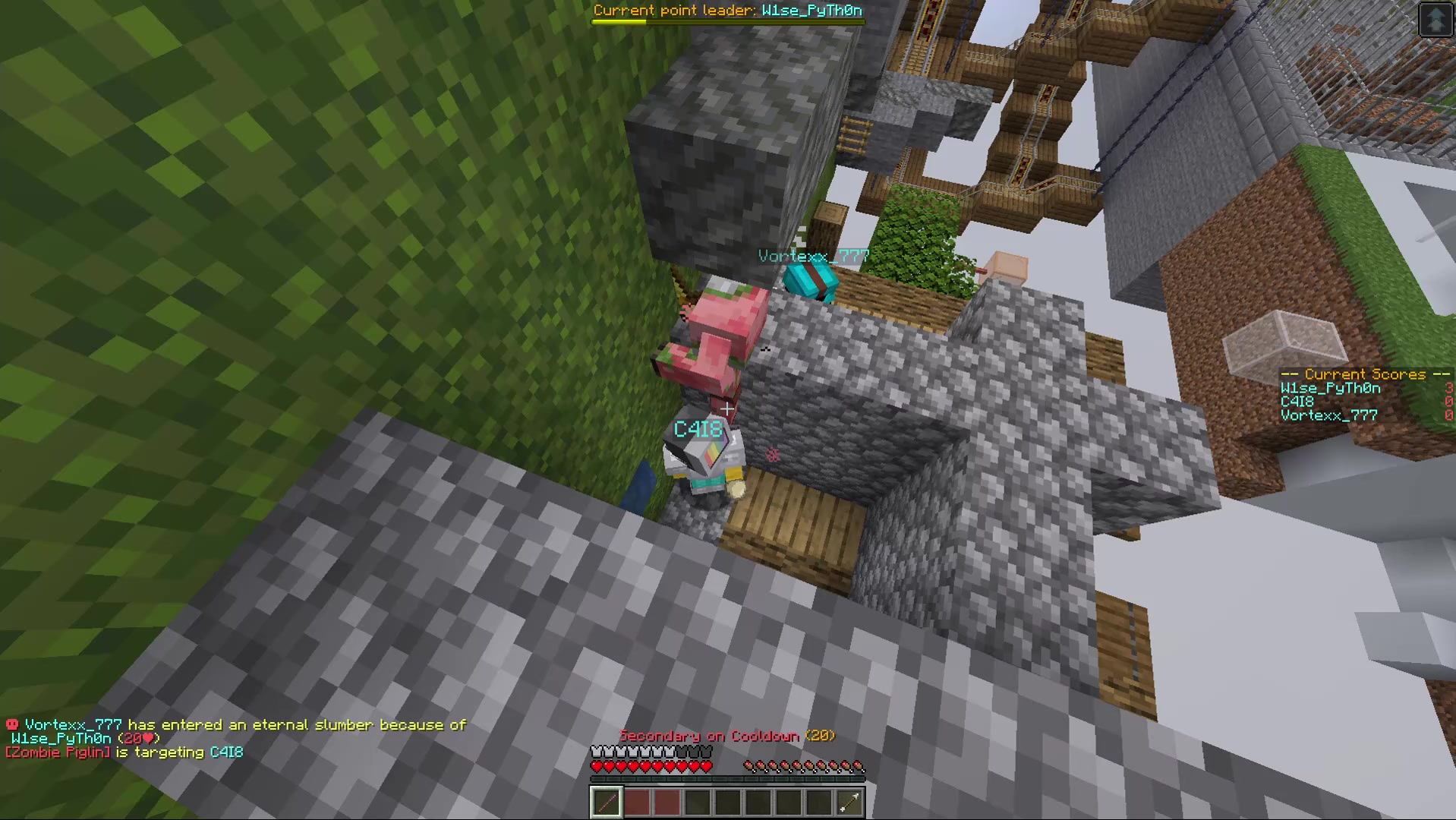Viewport: 1456px width, 820px height.
Task: Click the leftmost chestplate icon in the armor bar
Action: pos(597,750)
